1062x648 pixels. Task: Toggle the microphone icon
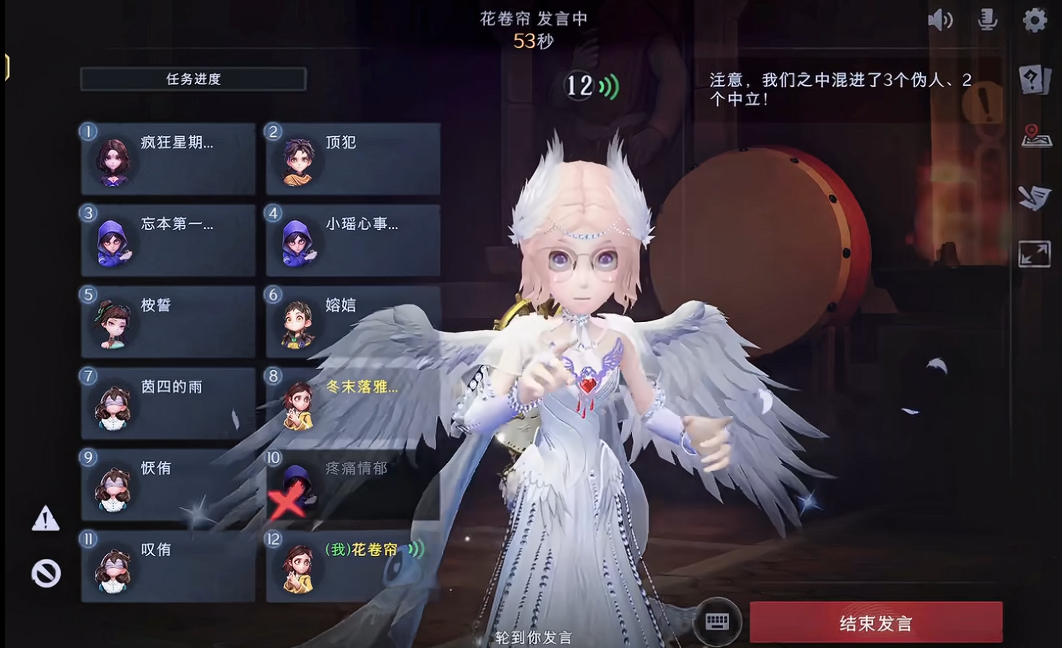987,20
